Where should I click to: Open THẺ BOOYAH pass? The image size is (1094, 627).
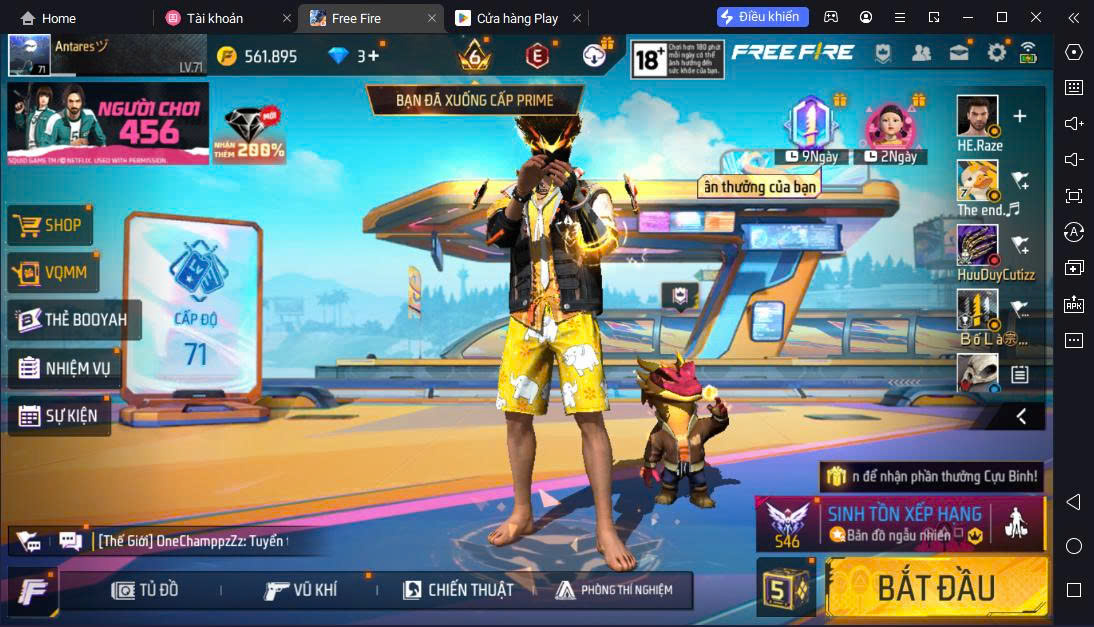click(74, 320)
